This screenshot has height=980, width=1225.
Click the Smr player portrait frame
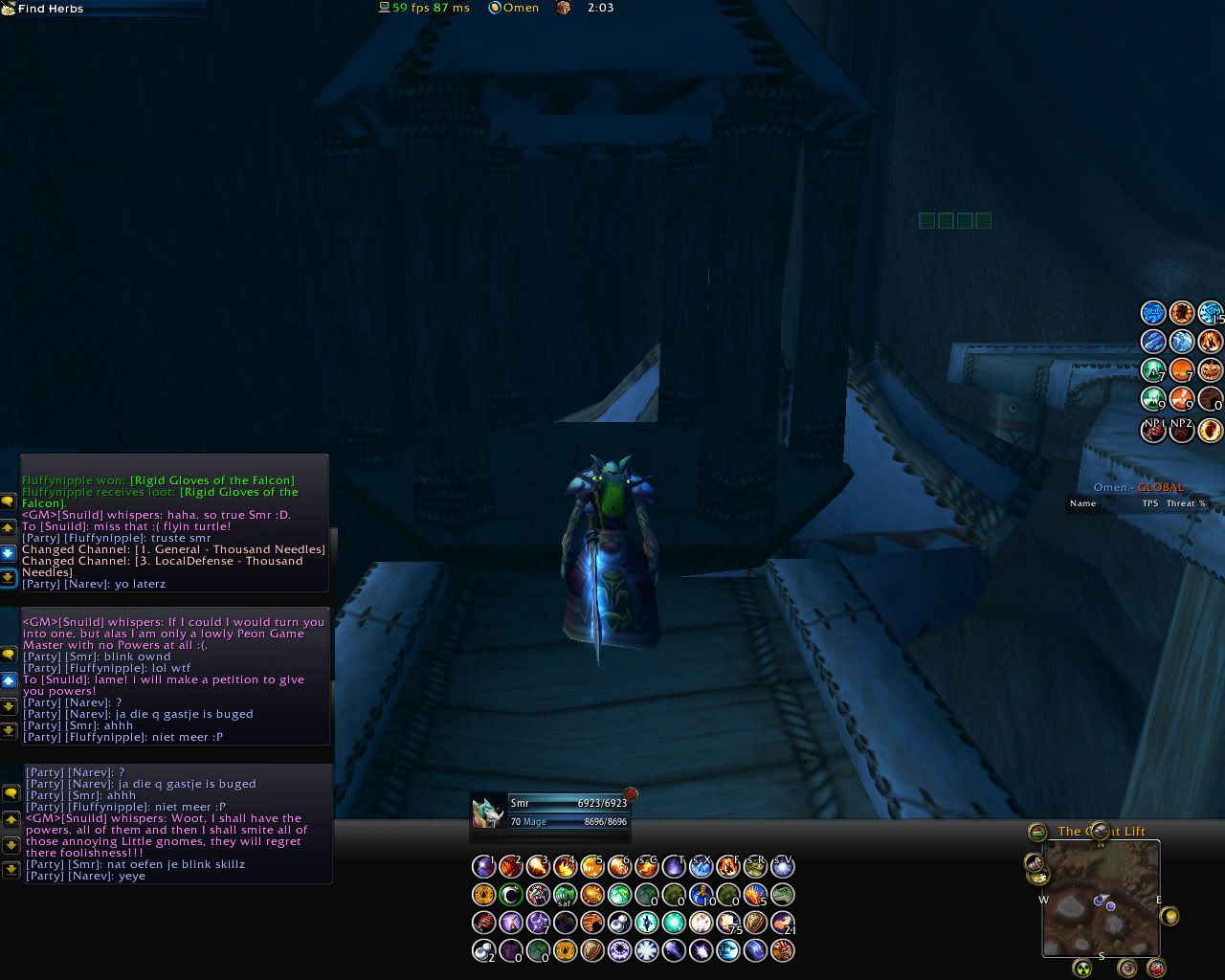click(x=488, y=812)
